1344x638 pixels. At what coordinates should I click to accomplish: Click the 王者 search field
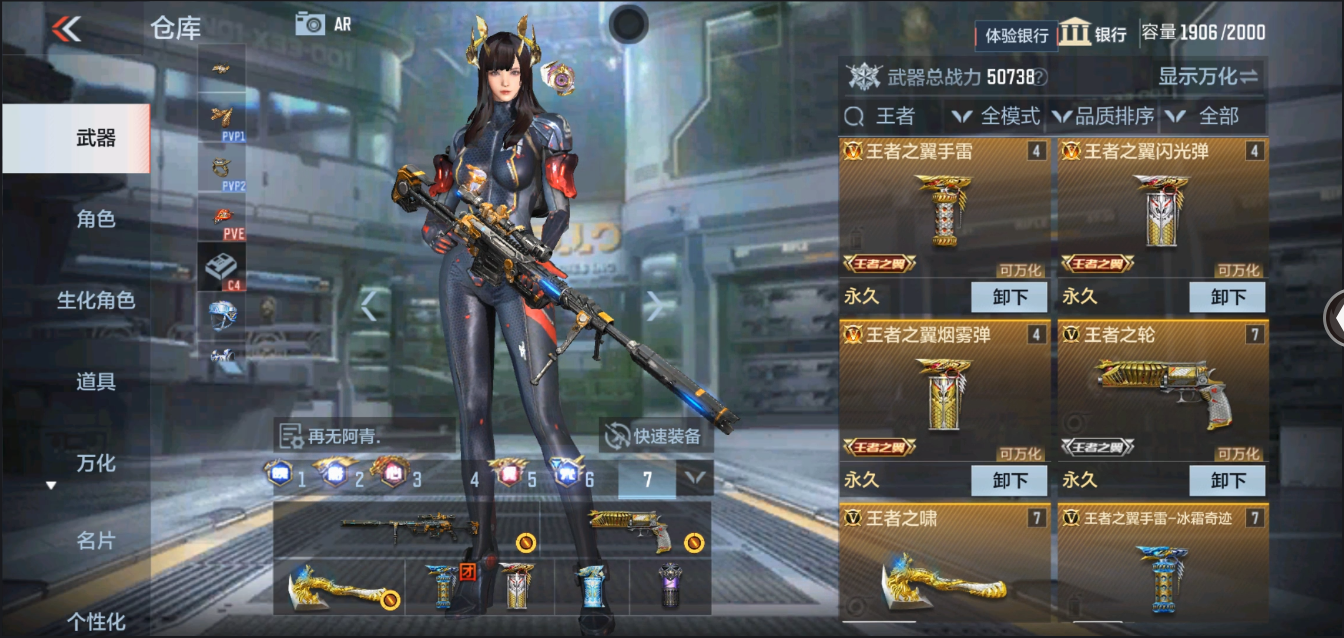coord(894,116)
